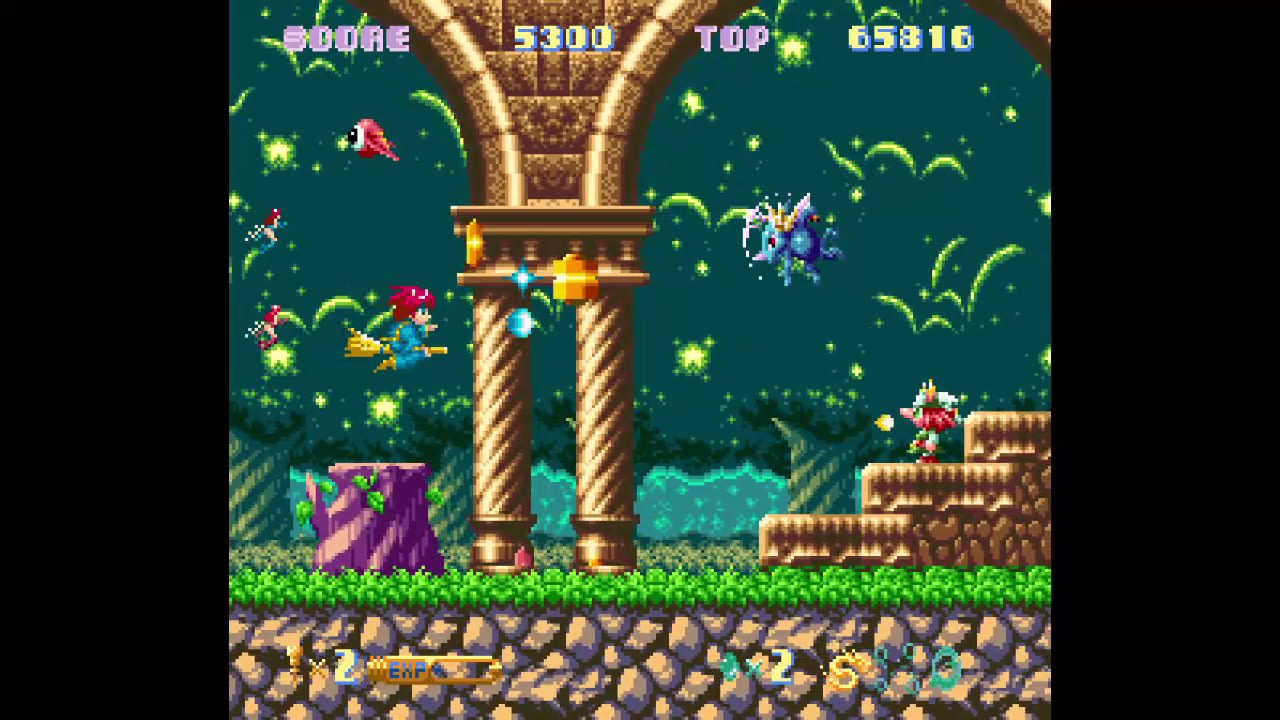Click the yellow projectile near the fairy
The height and width of the screenshot is (720, 1280).
point(884,422)
